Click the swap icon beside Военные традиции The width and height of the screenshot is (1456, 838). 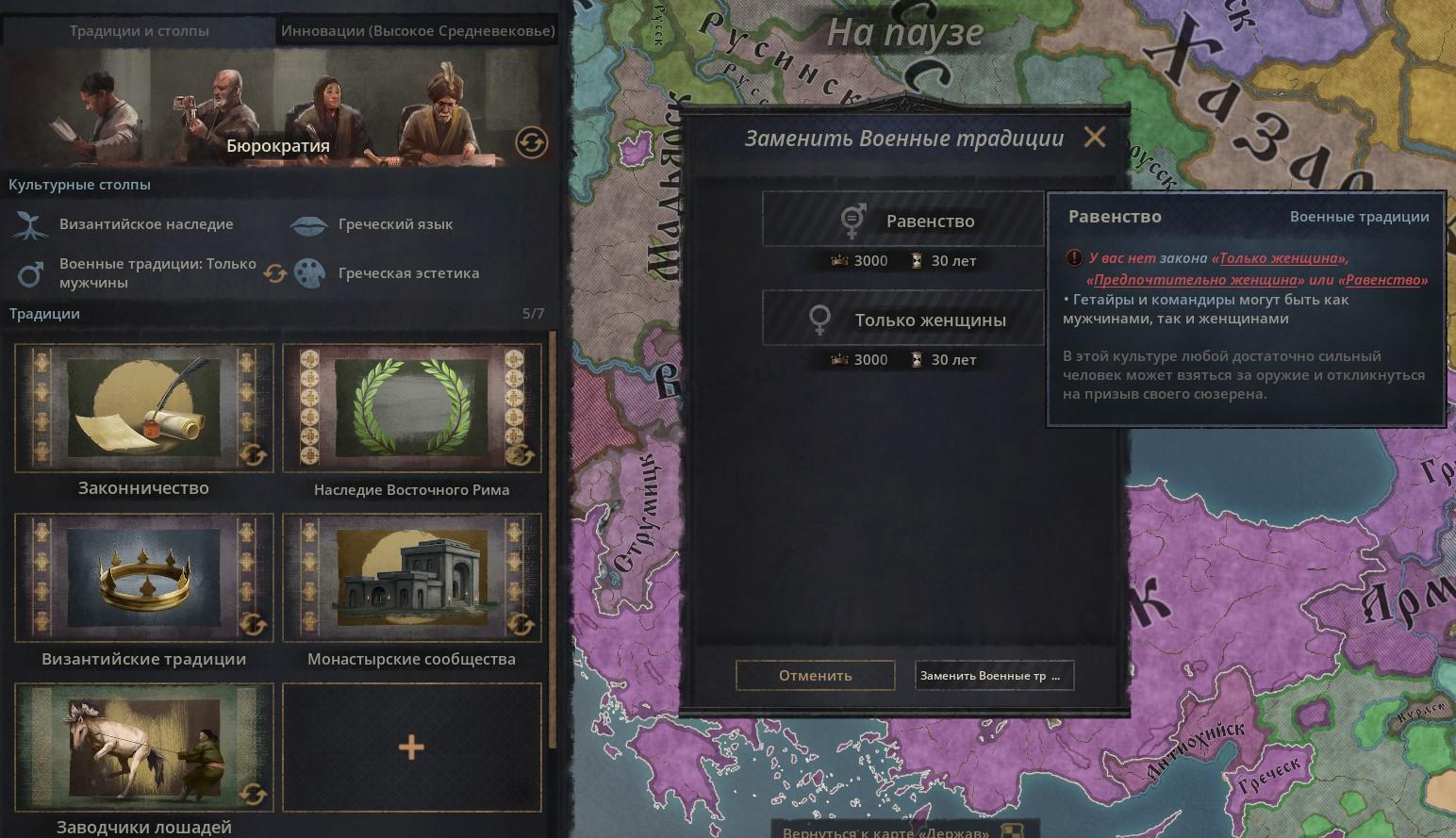(x=274, y=273)
